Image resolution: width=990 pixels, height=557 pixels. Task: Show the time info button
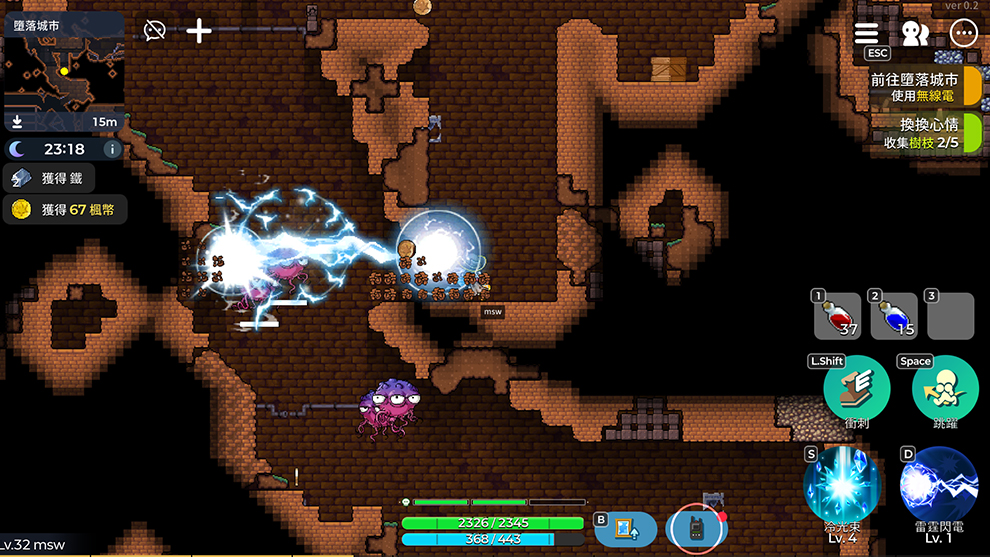[111, 149]
